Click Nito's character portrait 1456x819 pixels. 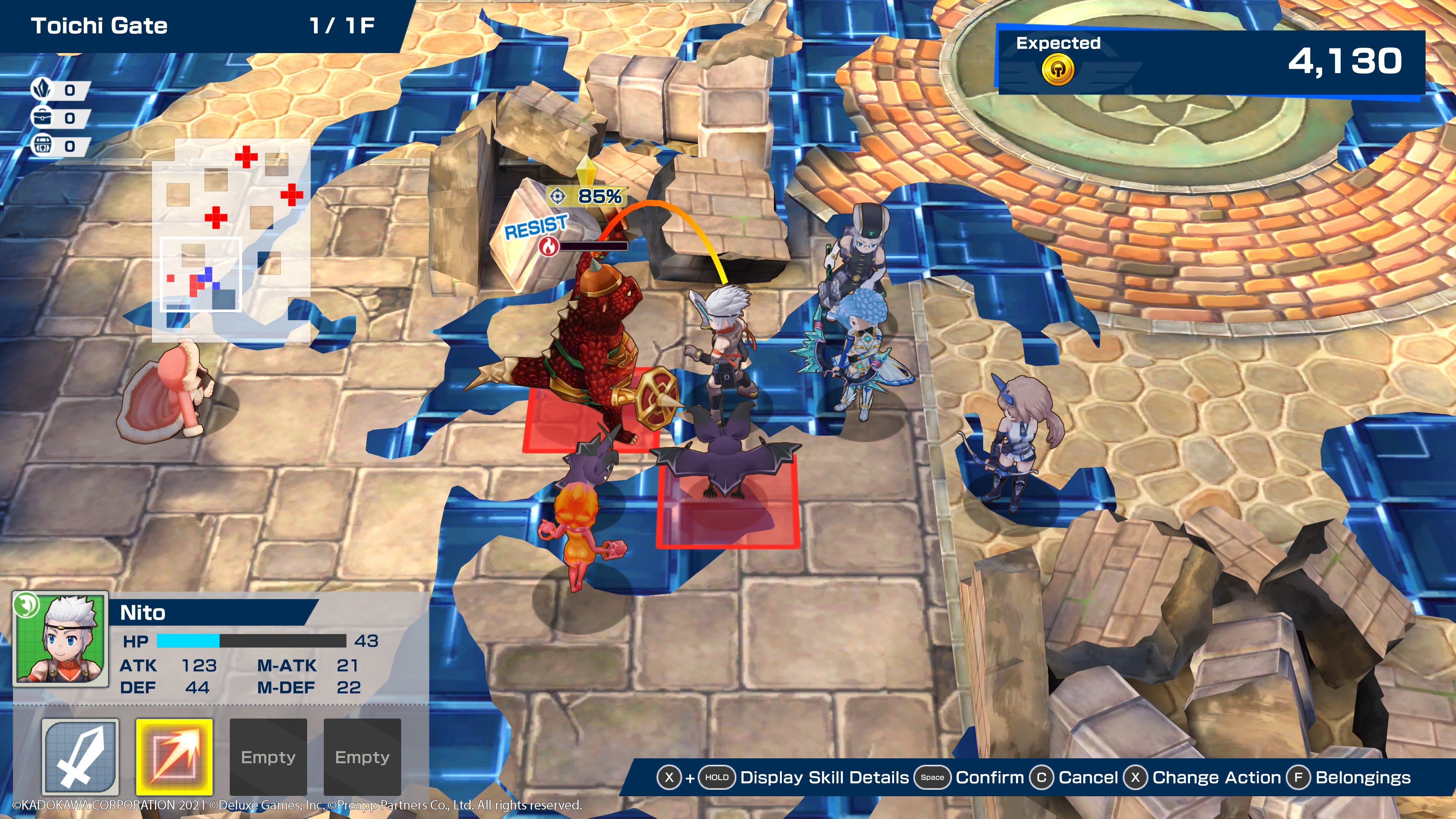(x=61, y=638)
